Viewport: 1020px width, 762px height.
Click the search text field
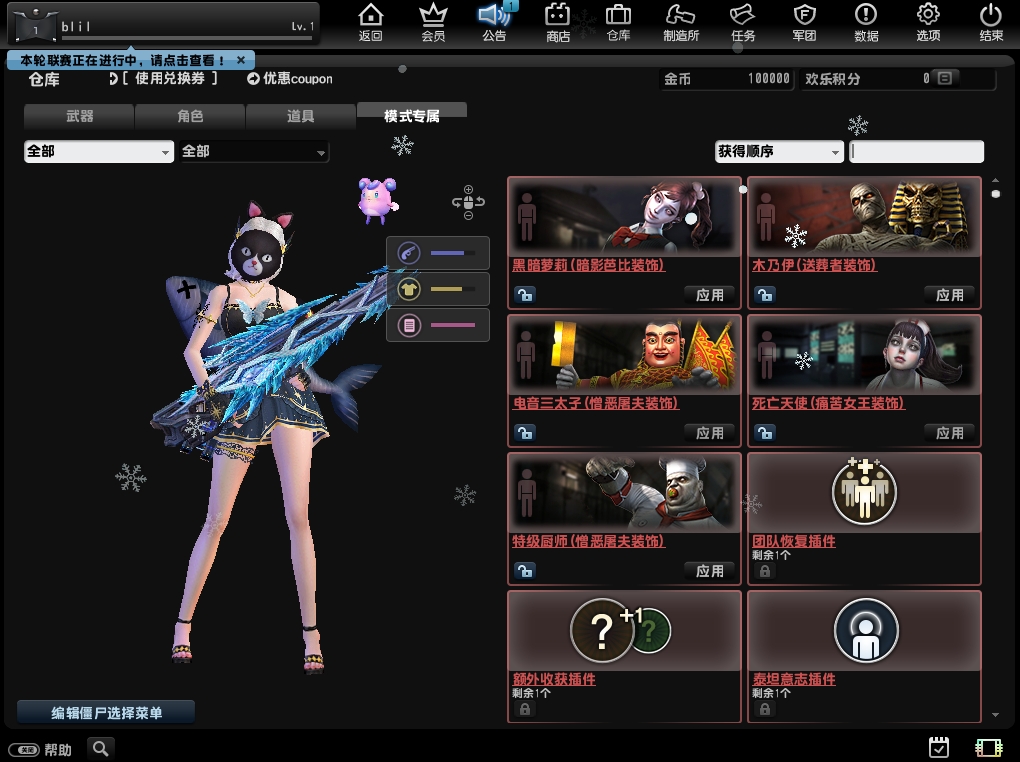(x=916, y=152)
